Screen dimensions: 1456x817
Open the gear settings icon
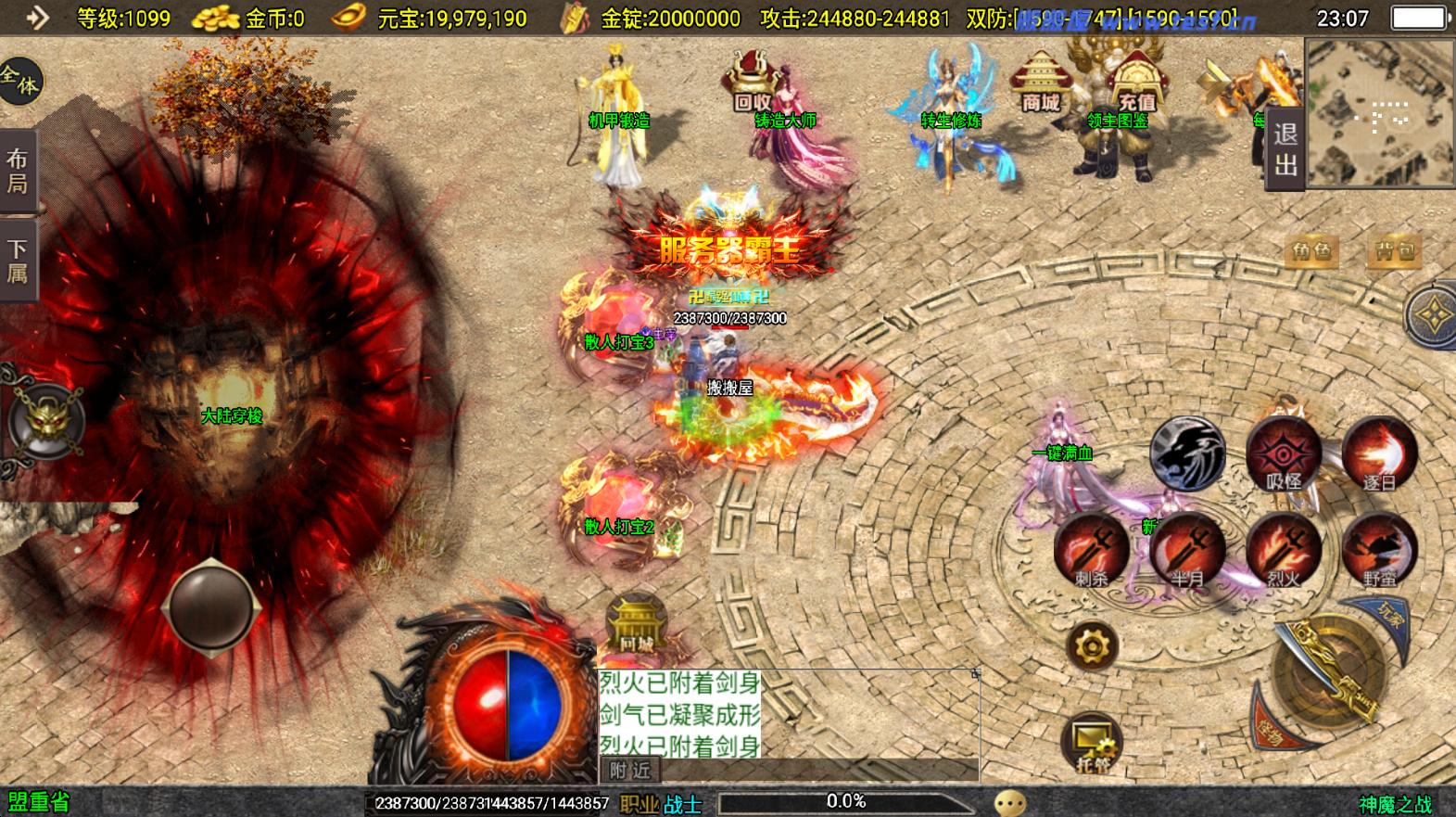coord(1092,645)
